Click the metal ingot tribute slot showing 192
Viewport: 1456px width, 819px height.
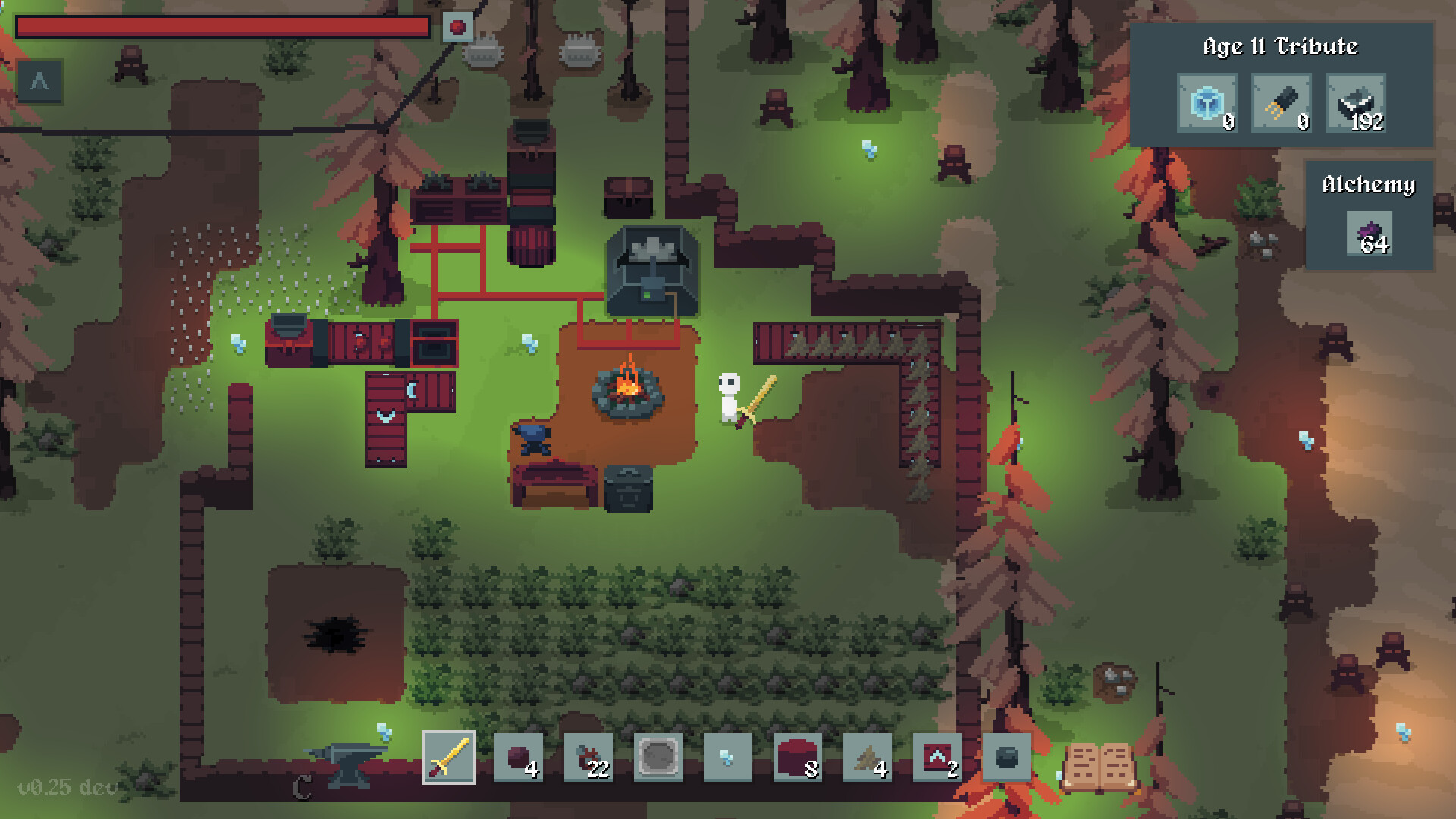coord(1356,103)
